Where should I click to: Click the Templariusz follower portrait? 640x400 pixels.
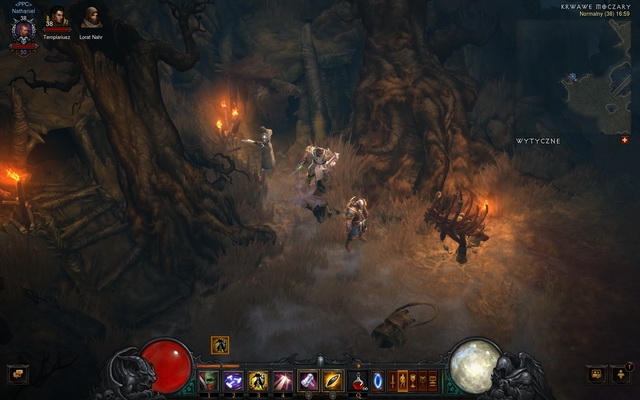coord(57,17)
